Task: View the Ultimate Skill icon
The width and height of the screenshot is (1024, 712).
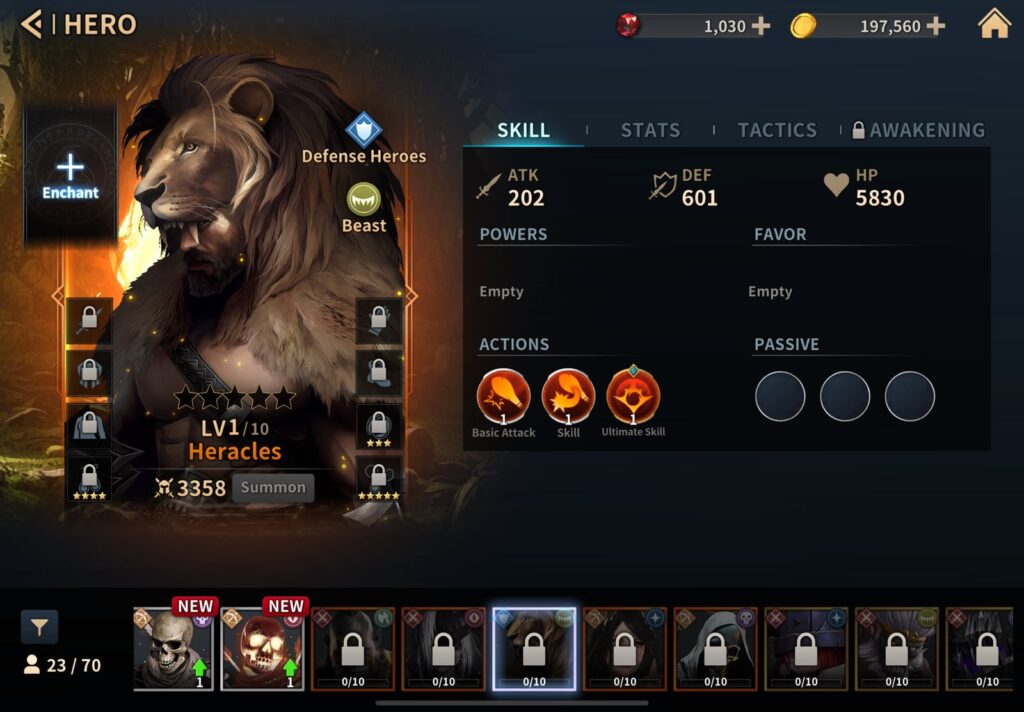Action: pyautogui.click(x=633, y=396)
